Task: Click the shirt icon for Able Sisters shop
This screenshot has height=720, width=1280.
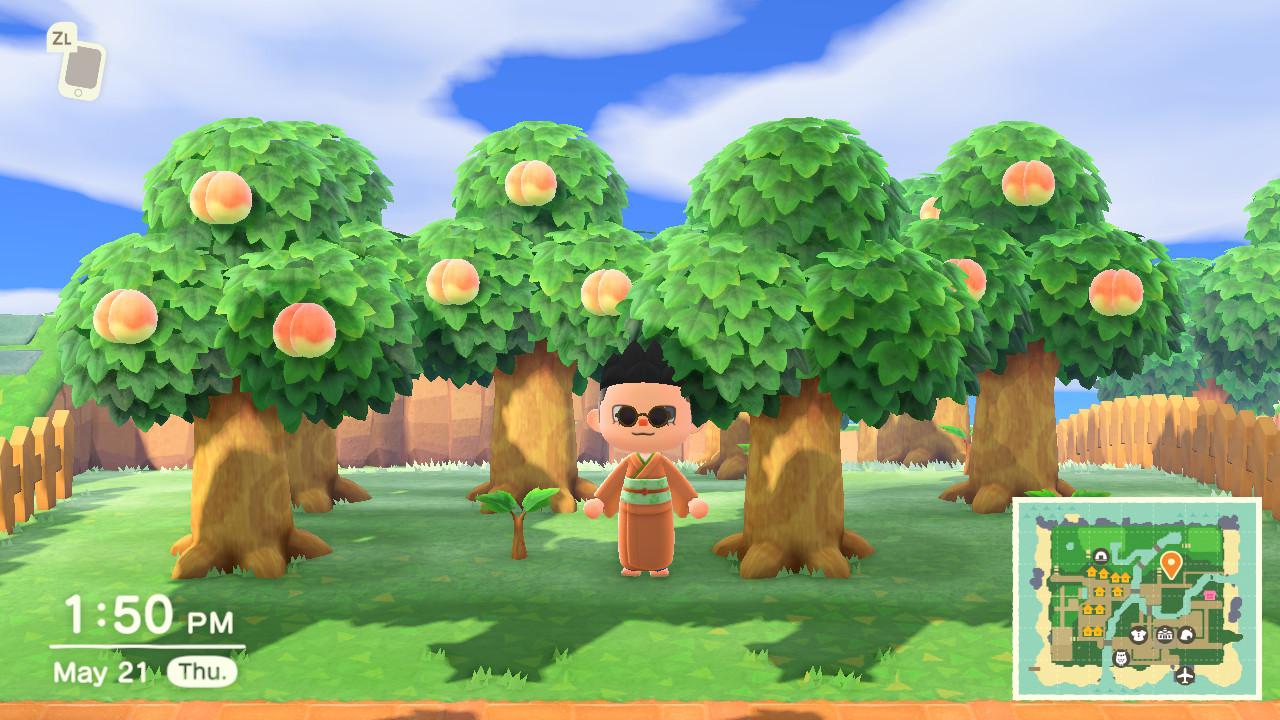Action: (x=1139, y=635)
